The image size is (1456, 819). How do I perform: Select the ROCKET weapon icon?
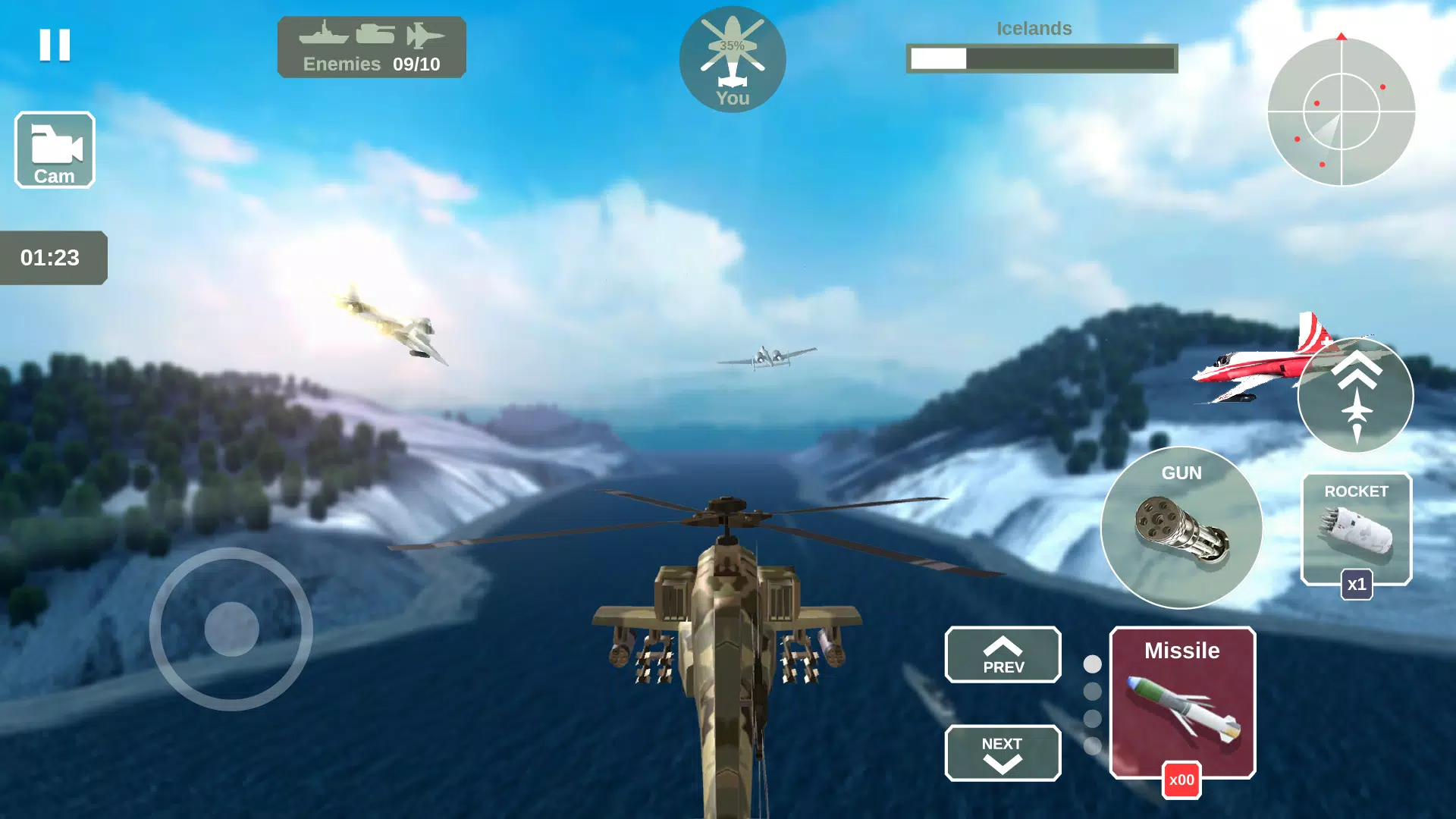(1355, 529)
